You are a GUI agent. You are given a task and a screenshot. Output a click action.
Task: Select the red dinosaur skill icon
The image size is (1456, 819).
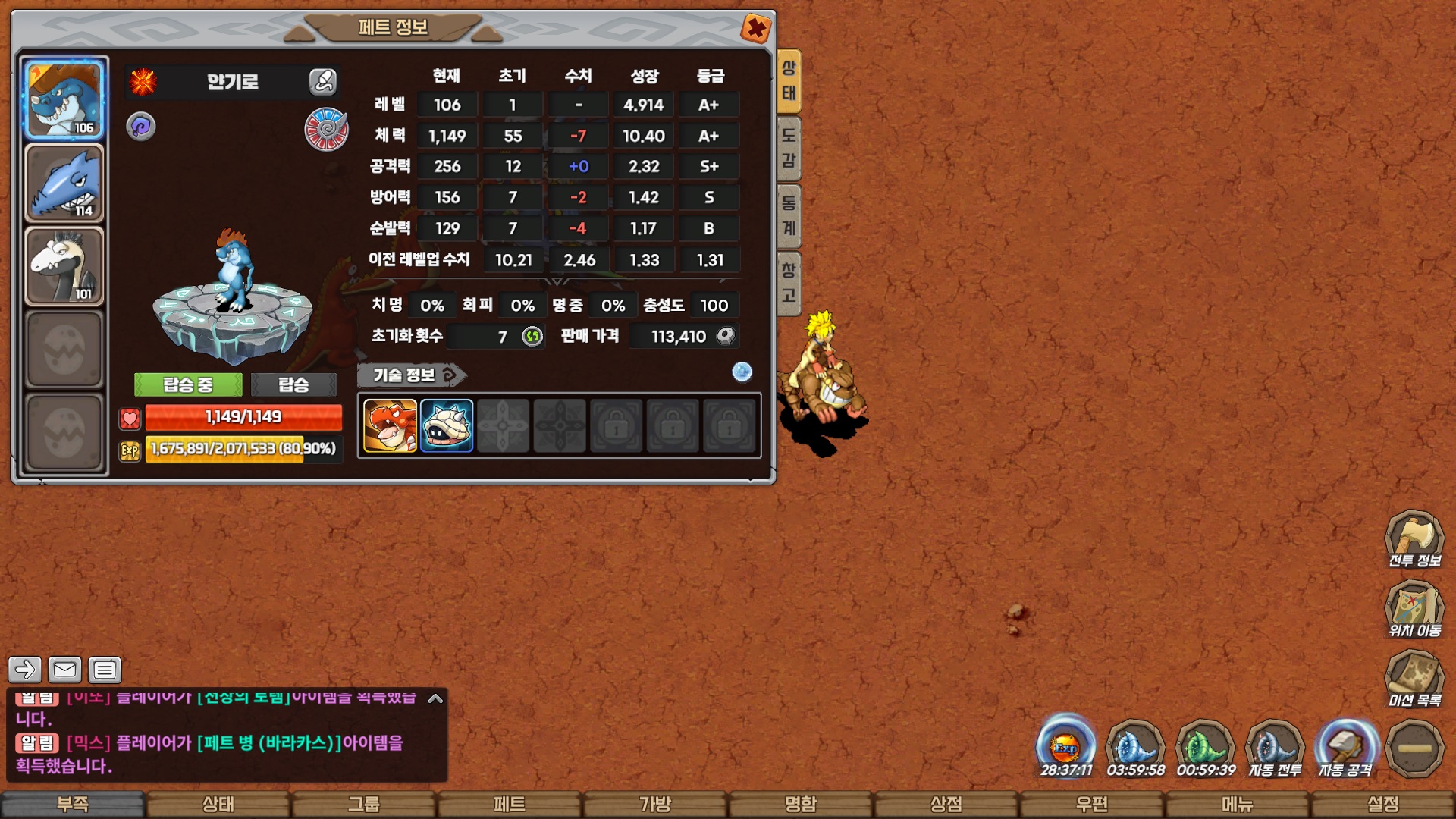[x=390, y=425]
